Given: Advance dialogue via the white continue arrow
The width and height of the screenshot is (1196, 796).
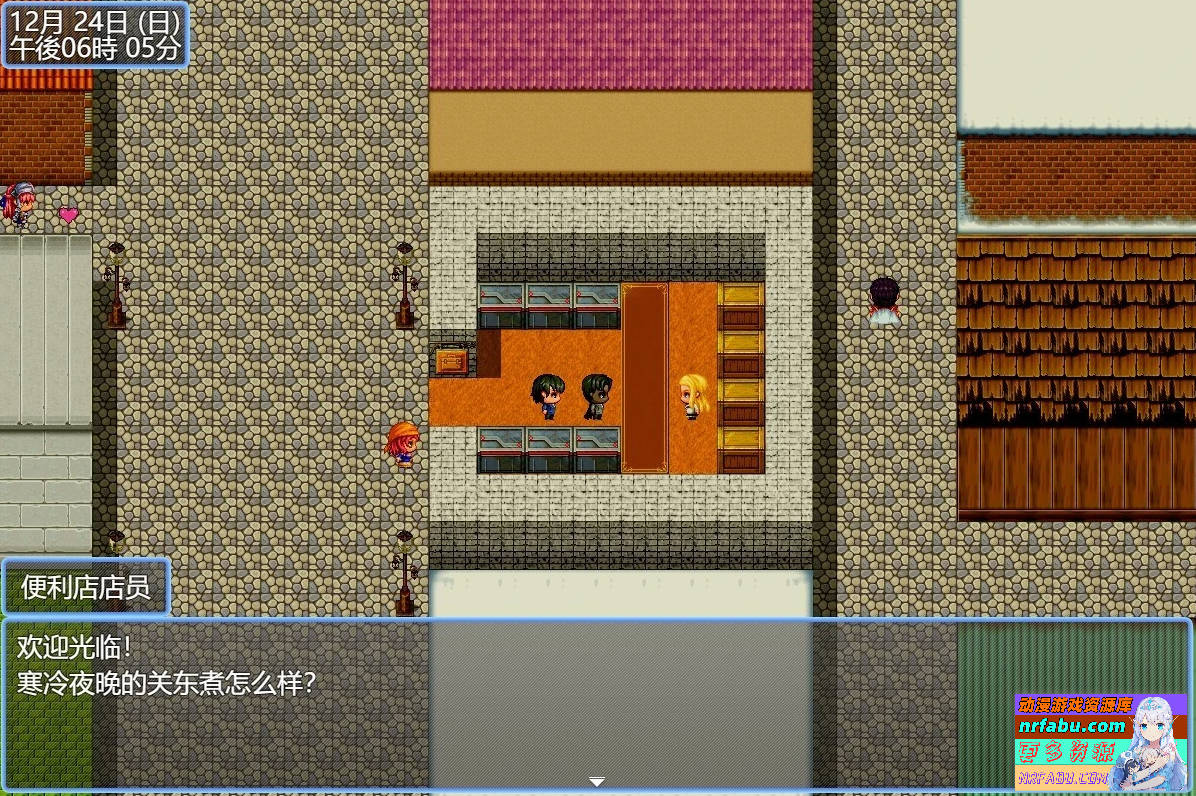Looking at the screenshot, I should (597, 781).
